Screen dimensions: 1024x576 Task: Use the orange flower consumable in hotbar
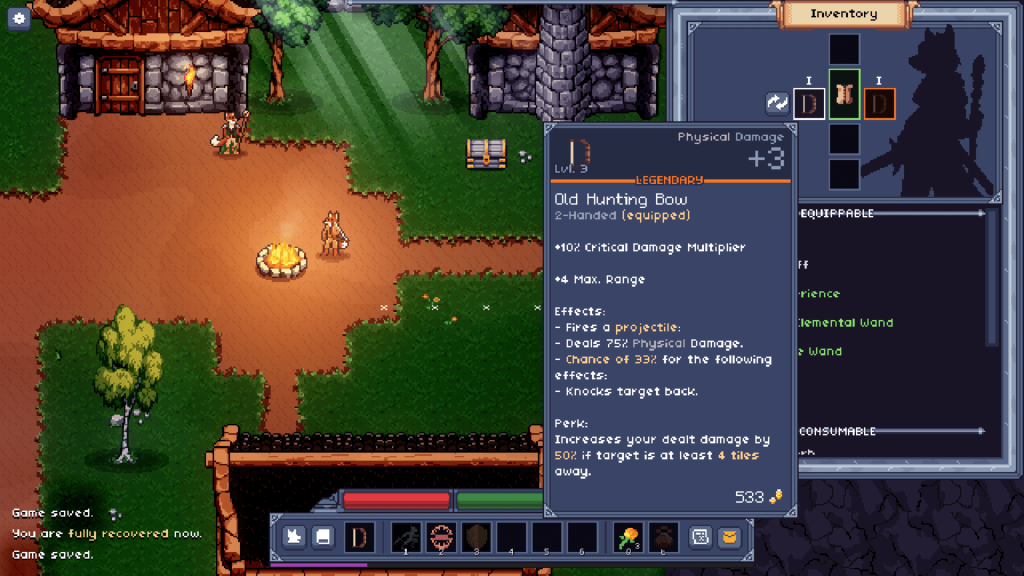629,537
